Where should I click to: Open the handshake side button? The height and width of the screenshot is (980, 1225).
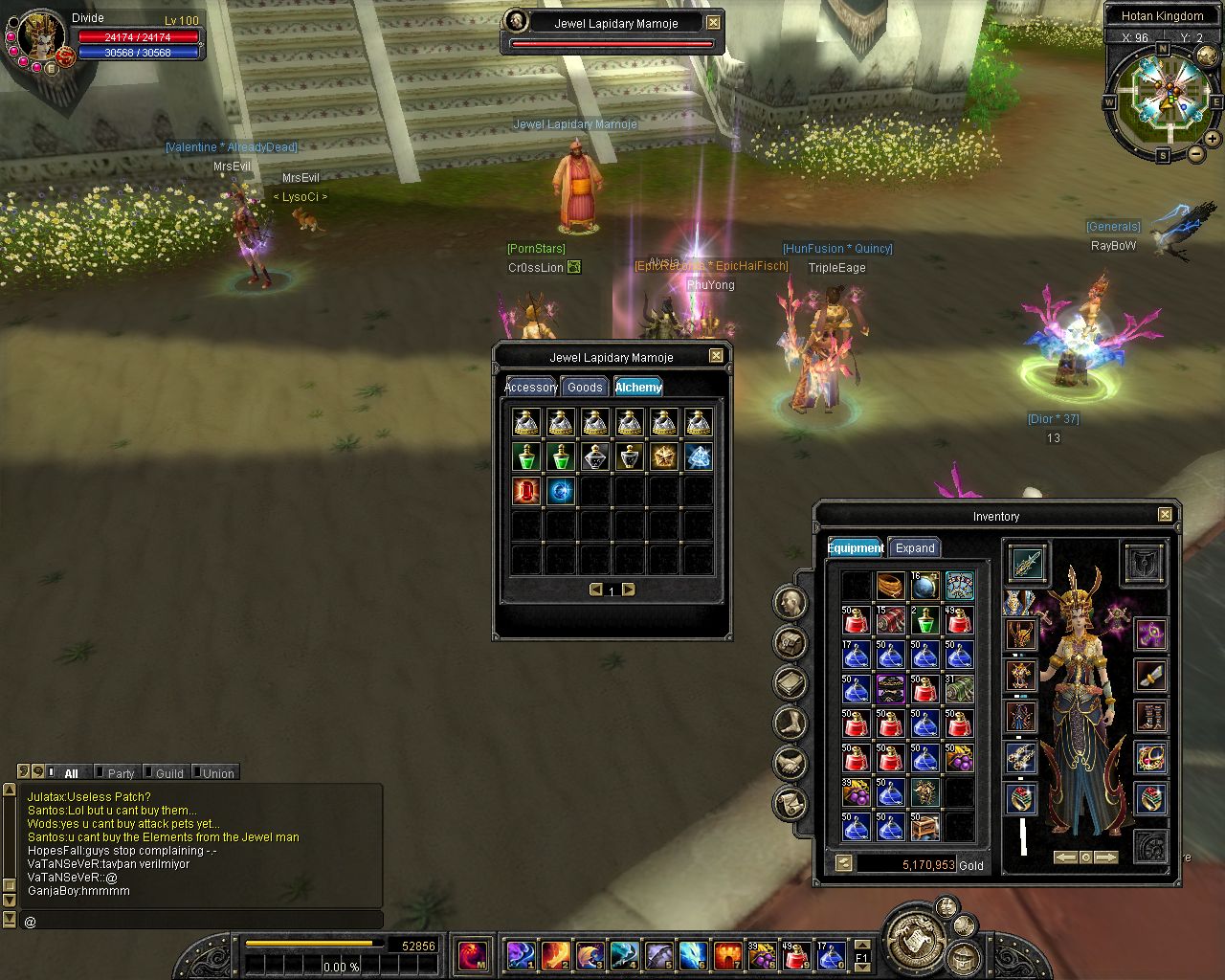[791, 763]
